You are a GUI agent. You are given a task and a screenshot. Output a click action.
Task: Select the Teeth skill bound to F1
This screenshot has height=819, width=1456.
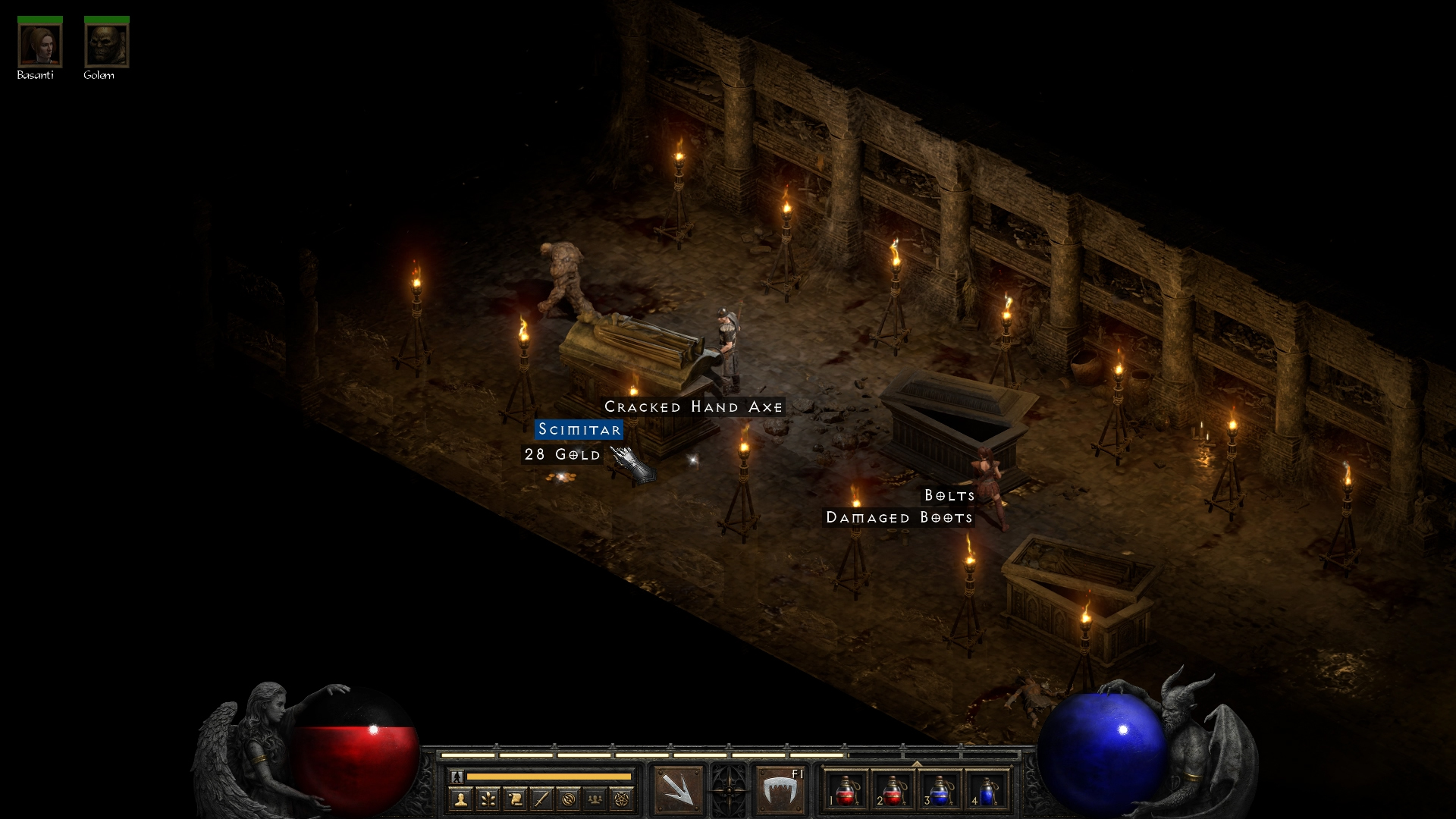(780, 789)
